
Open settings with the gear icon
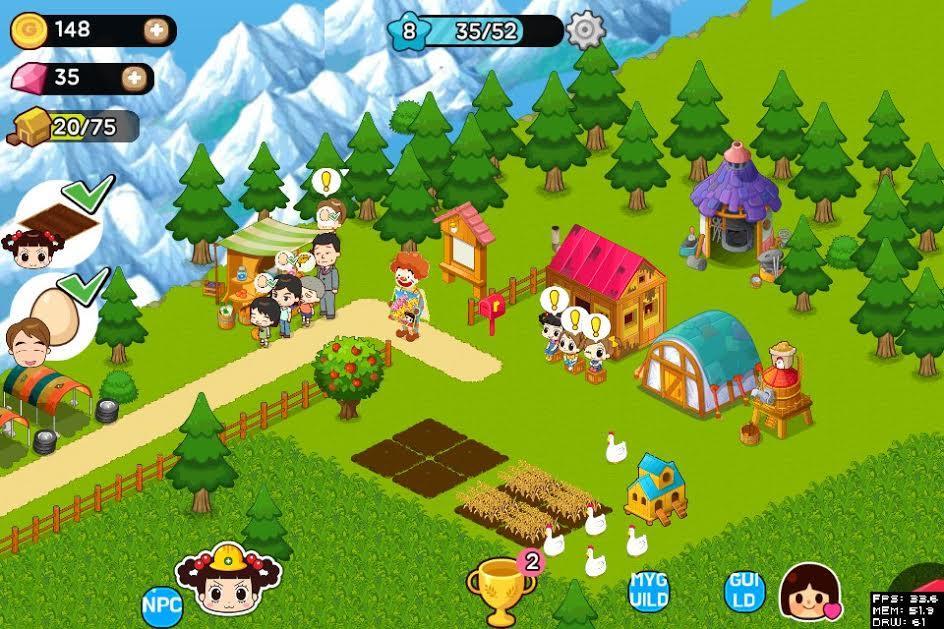pyautogui.click(x=586, y=30)
